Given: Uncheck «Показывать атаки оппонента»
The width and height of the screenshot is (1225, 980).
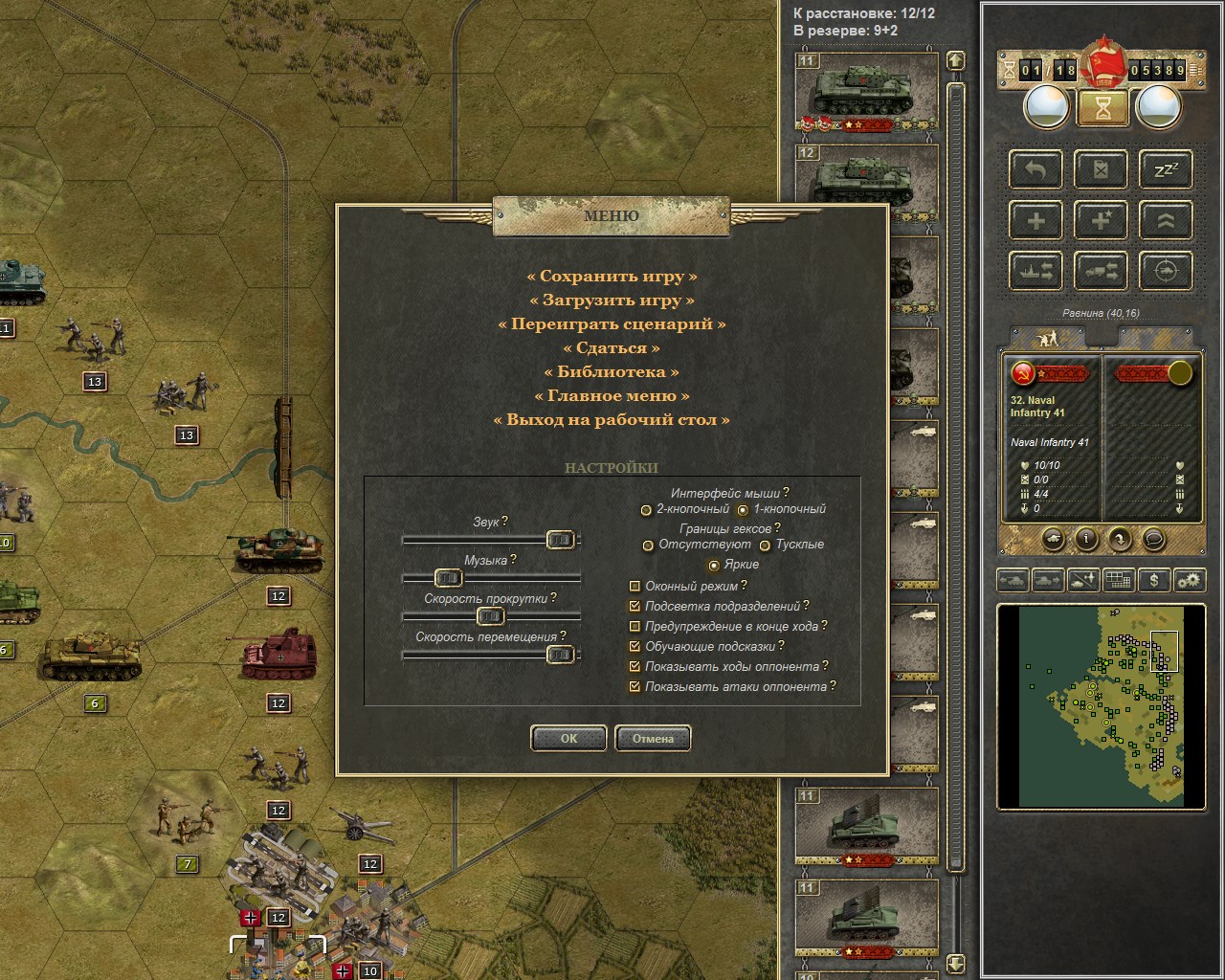Looking at the screenshot, I should click(635, 687).
